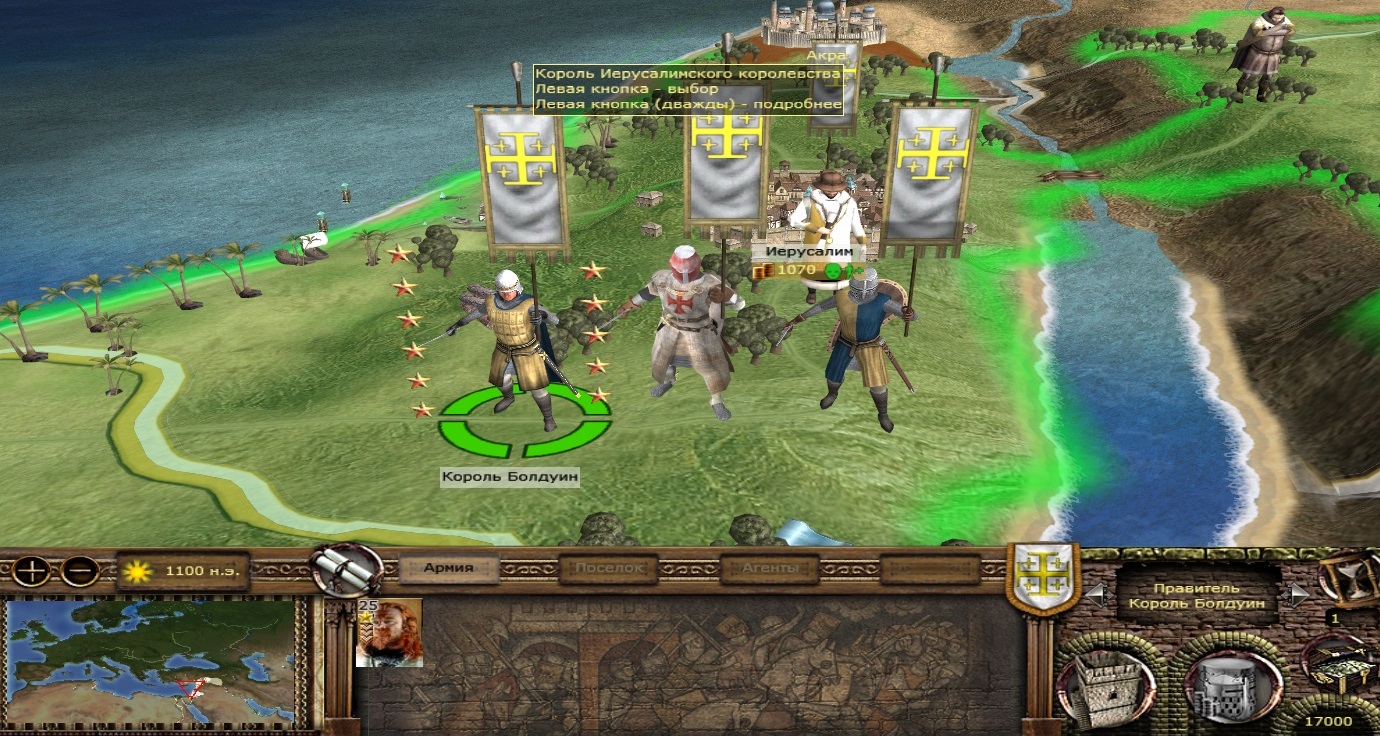The width and height of the screenshot is (1380, 736).
Task: Zoom out the minimap with the minus button
Action: (x=81, y=572)
